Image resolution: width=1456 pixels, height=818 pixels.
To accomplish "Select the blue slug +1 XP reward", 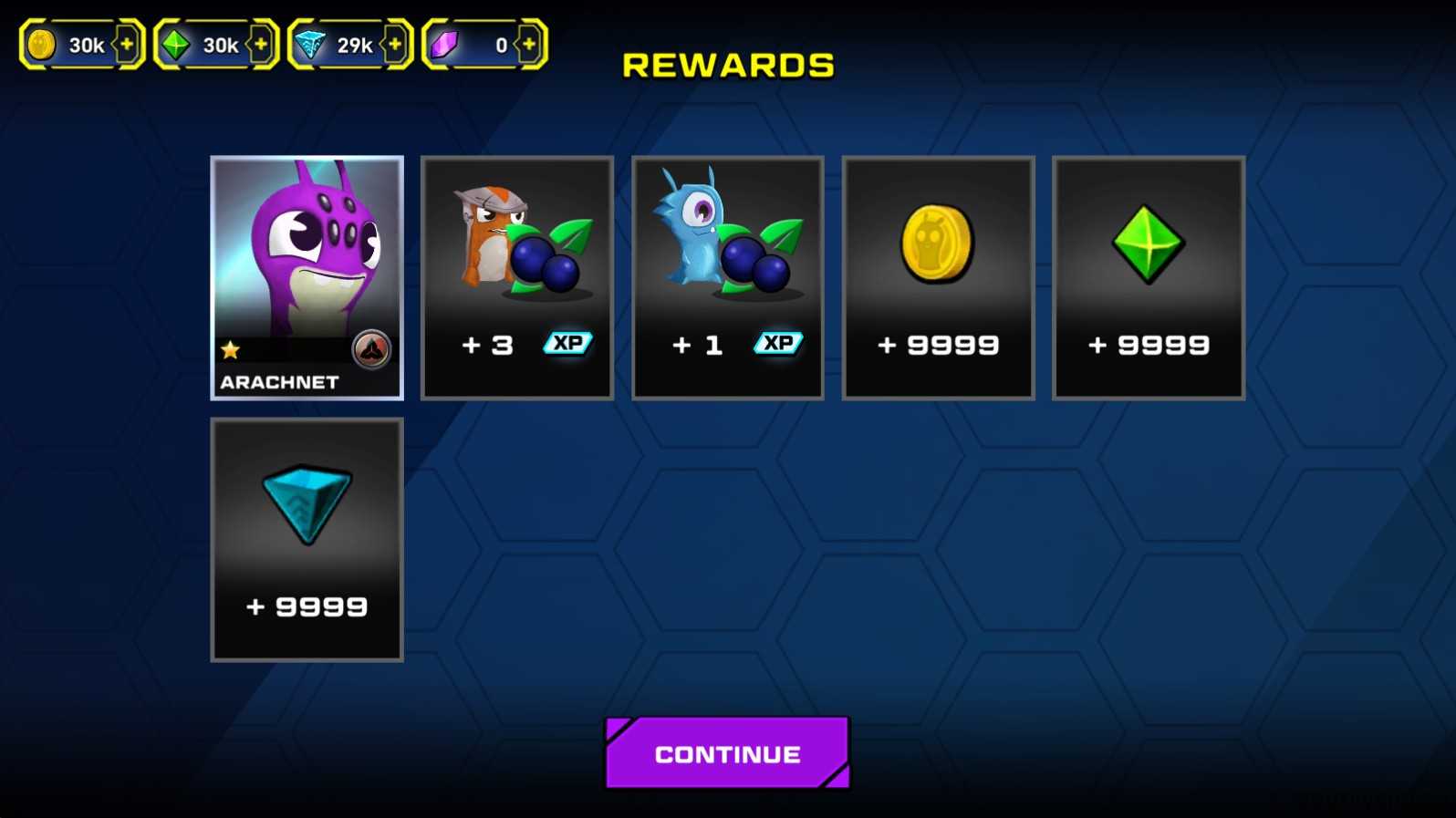I will coord(728,278).
